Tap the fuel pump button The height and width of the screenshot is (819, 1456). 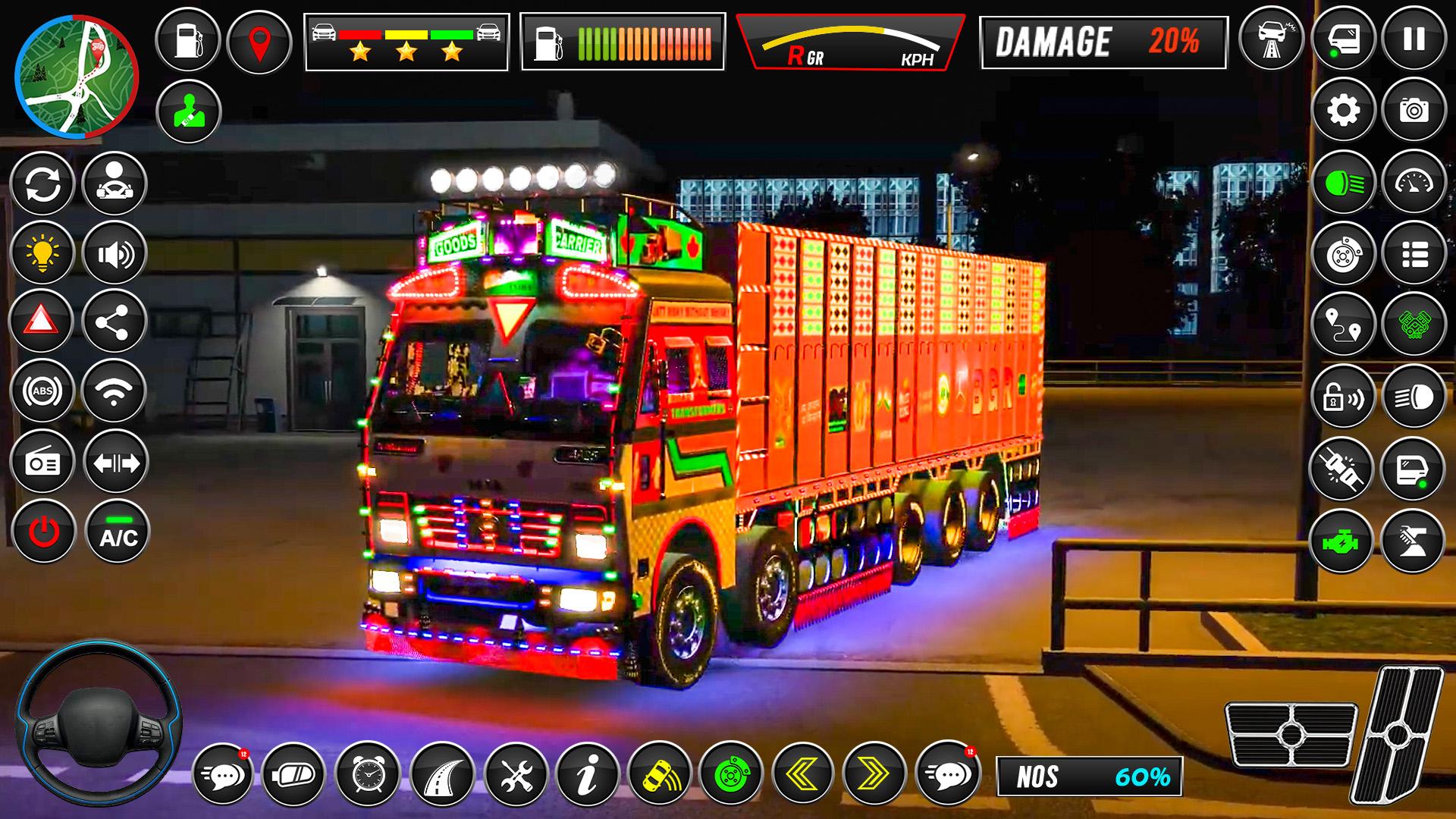point(187,40)
